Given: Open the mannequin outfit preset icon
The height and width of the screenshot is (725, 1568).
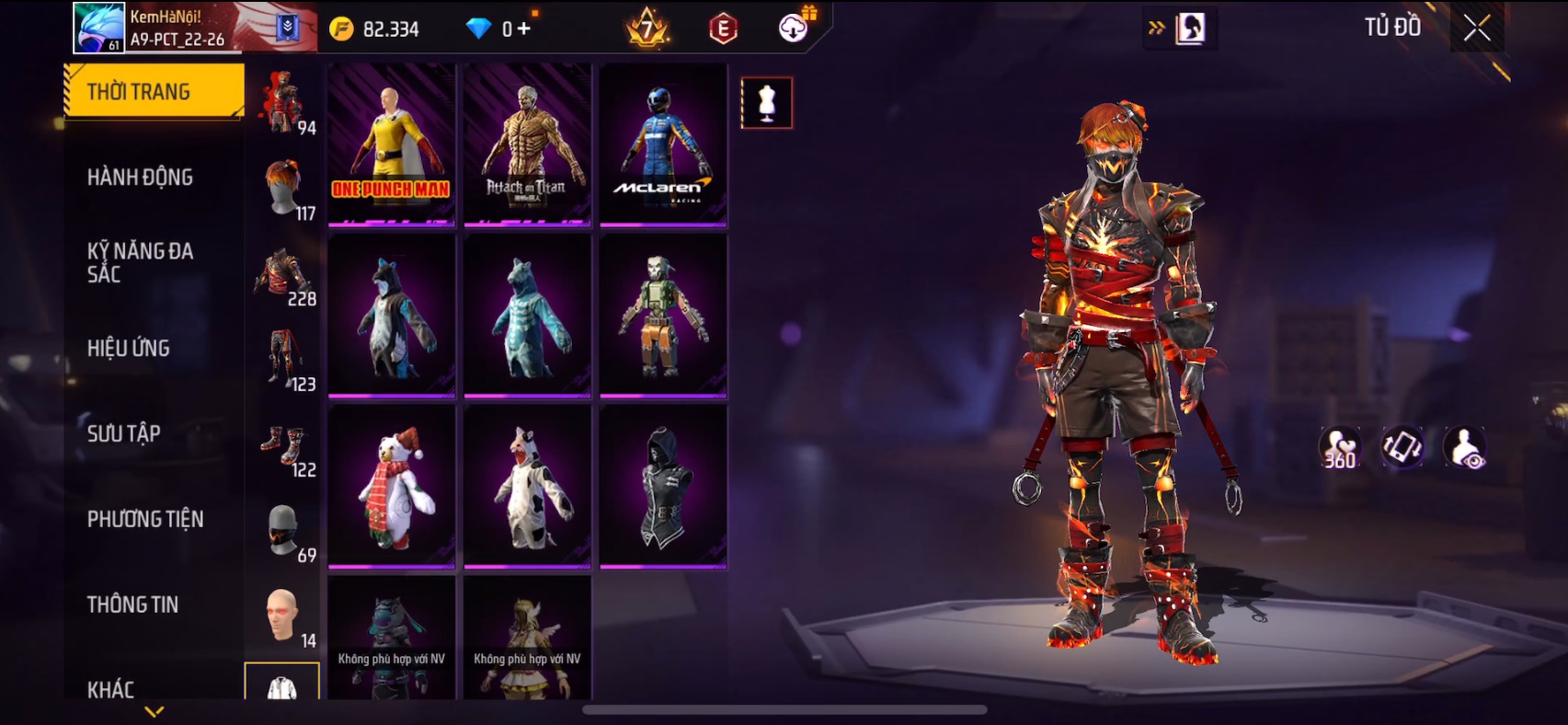Looking at the screenshot, I should pos(766,103).
